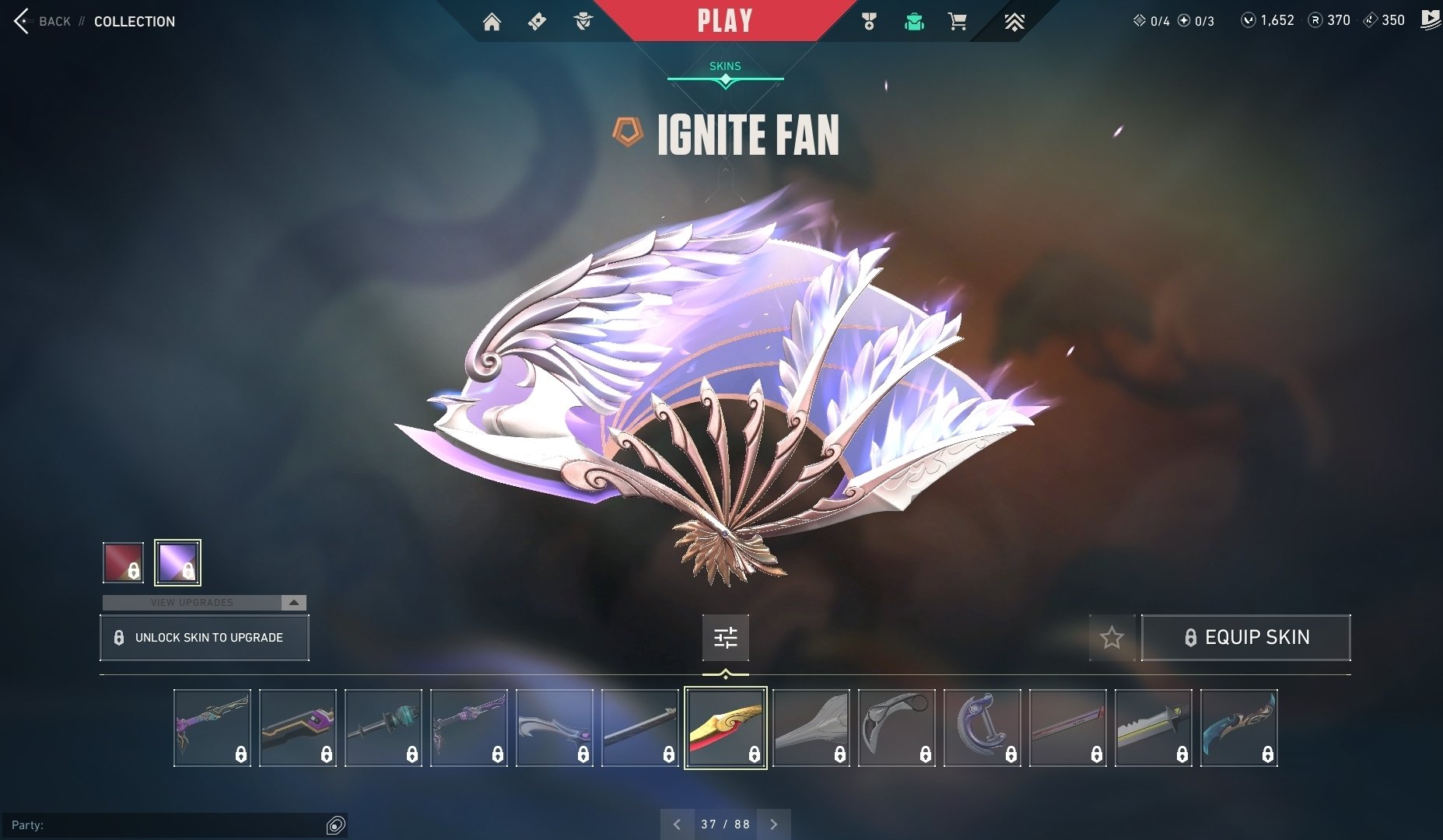
Task: Open skin level options via the sliders icon
Action: coord(724,637)
